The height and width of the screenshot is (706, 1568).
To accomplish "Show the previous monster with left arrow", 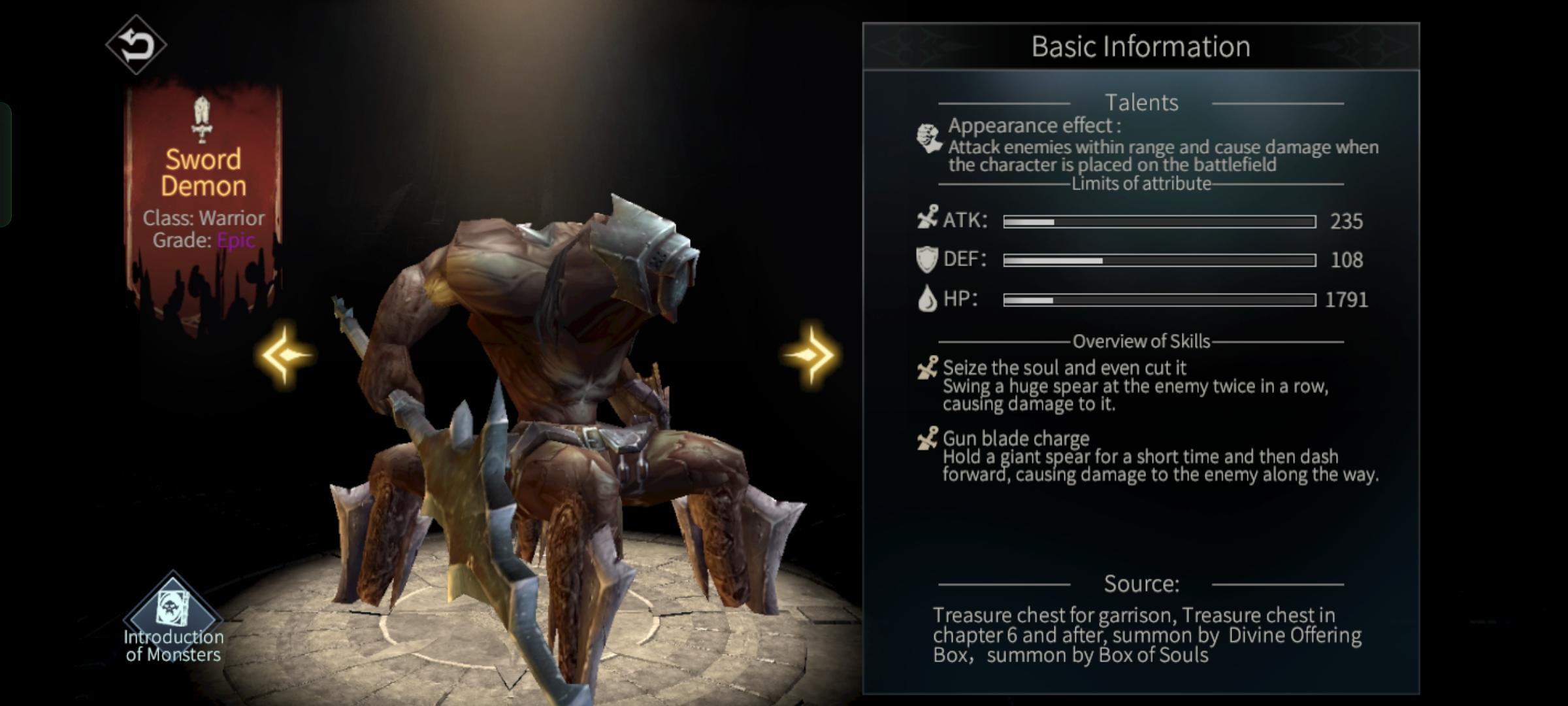I will tap(285, 355).
